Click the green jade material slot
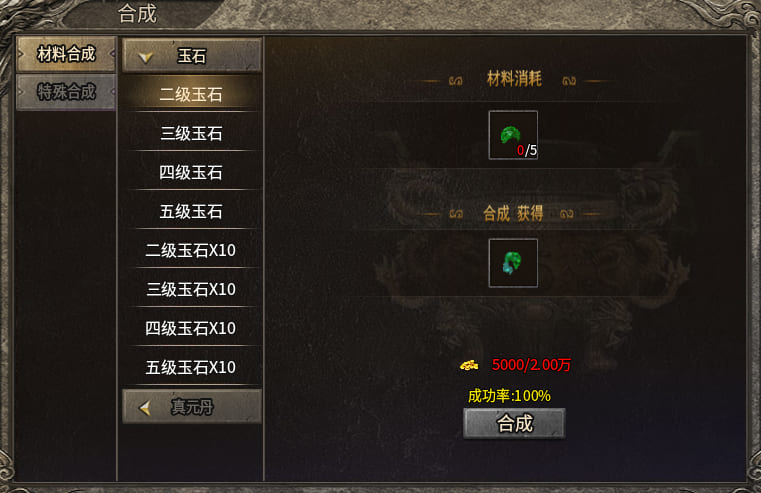 pos(513,135)
